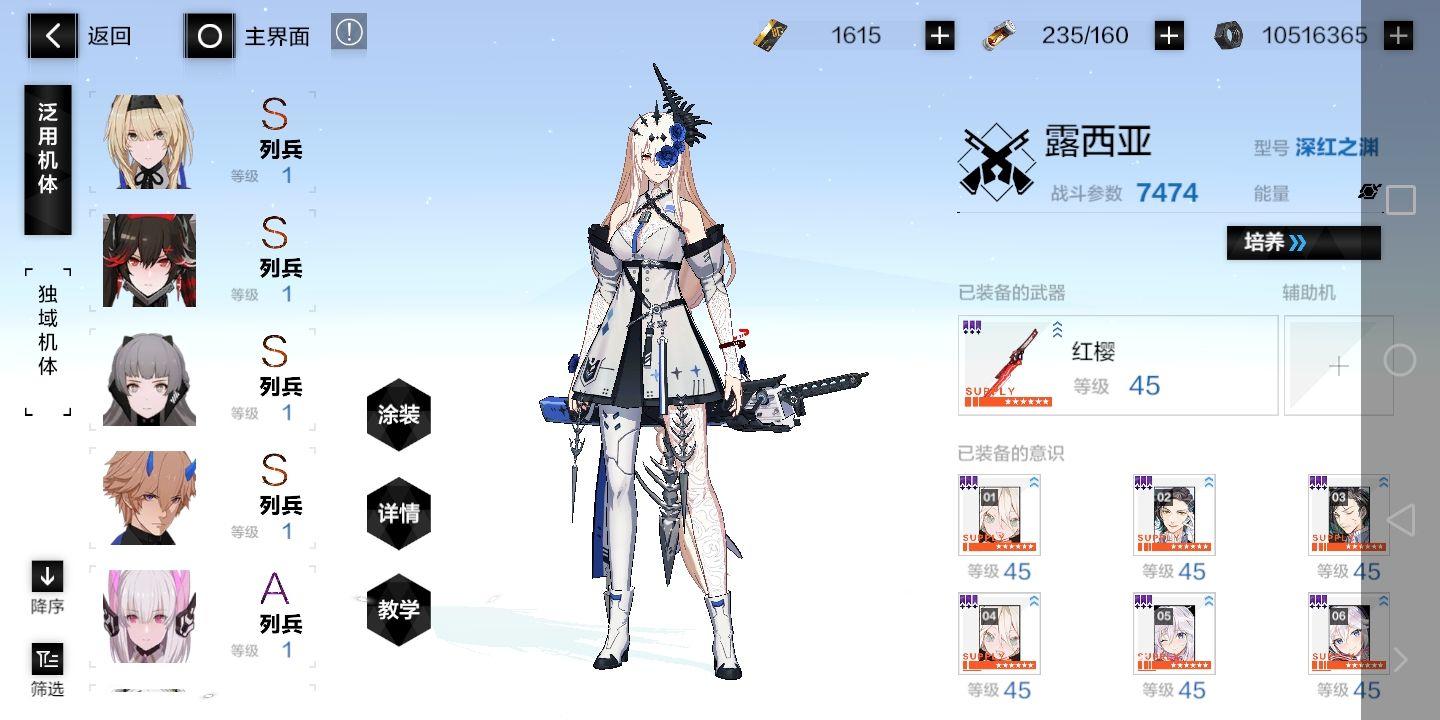Toggle the small eye icon beside the checkbox
This screenshot has width=1440, height=720.
click(1369, 192)
